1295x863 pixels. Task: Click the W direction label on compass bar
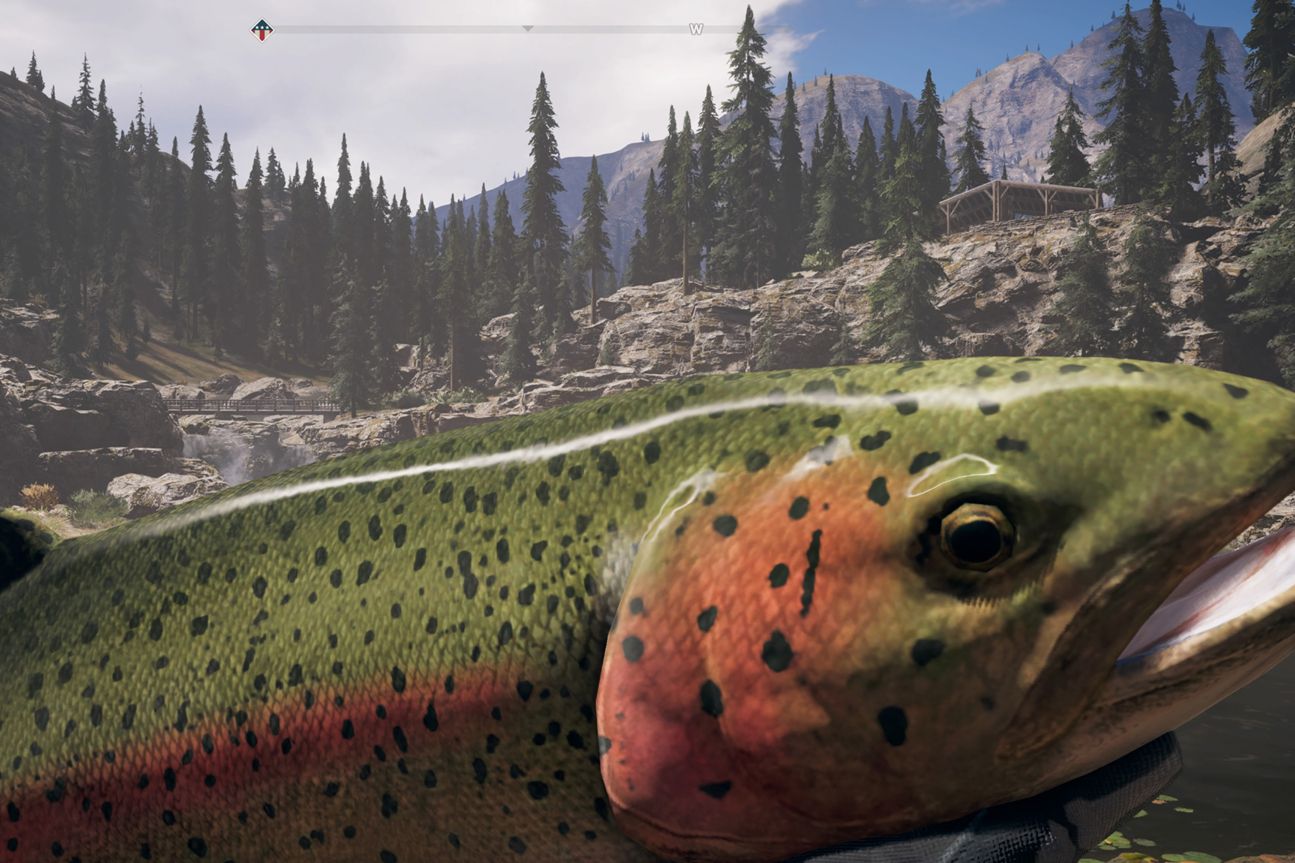pyautogui.click(x=694, y=28)
